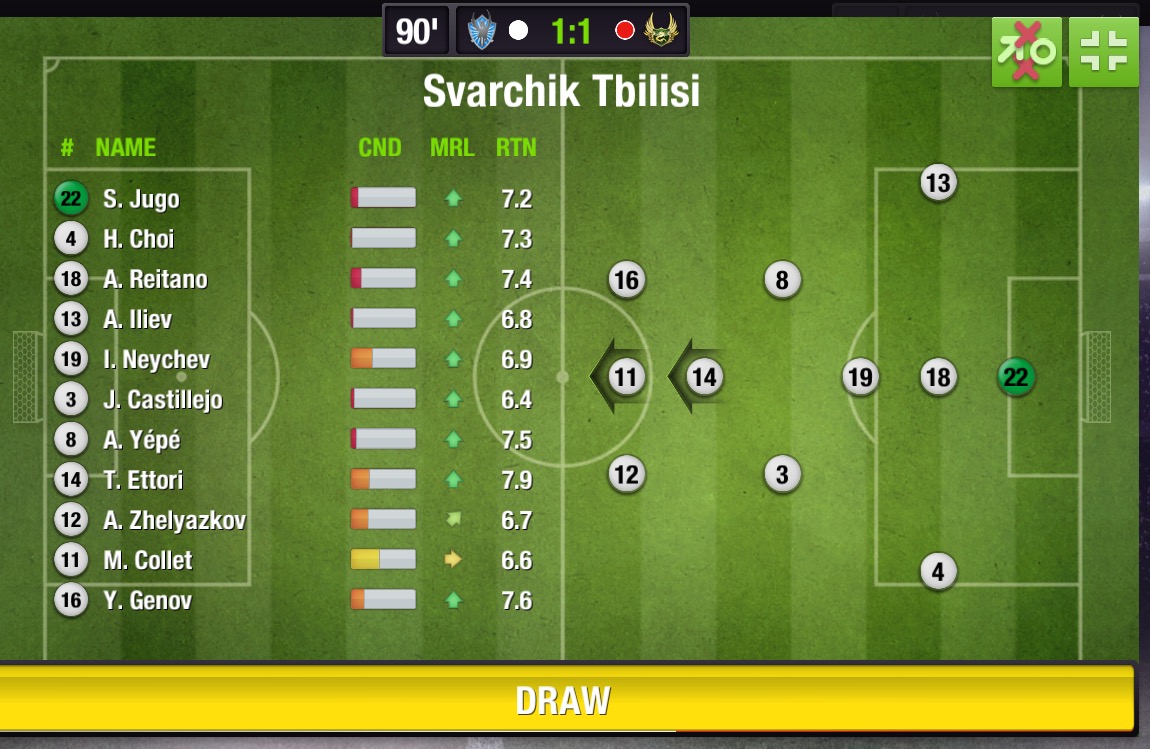Viewport: 1150px width, 749px height.
Task: Select striker token 11 on the pitch
Action: [x=626, y=377]
